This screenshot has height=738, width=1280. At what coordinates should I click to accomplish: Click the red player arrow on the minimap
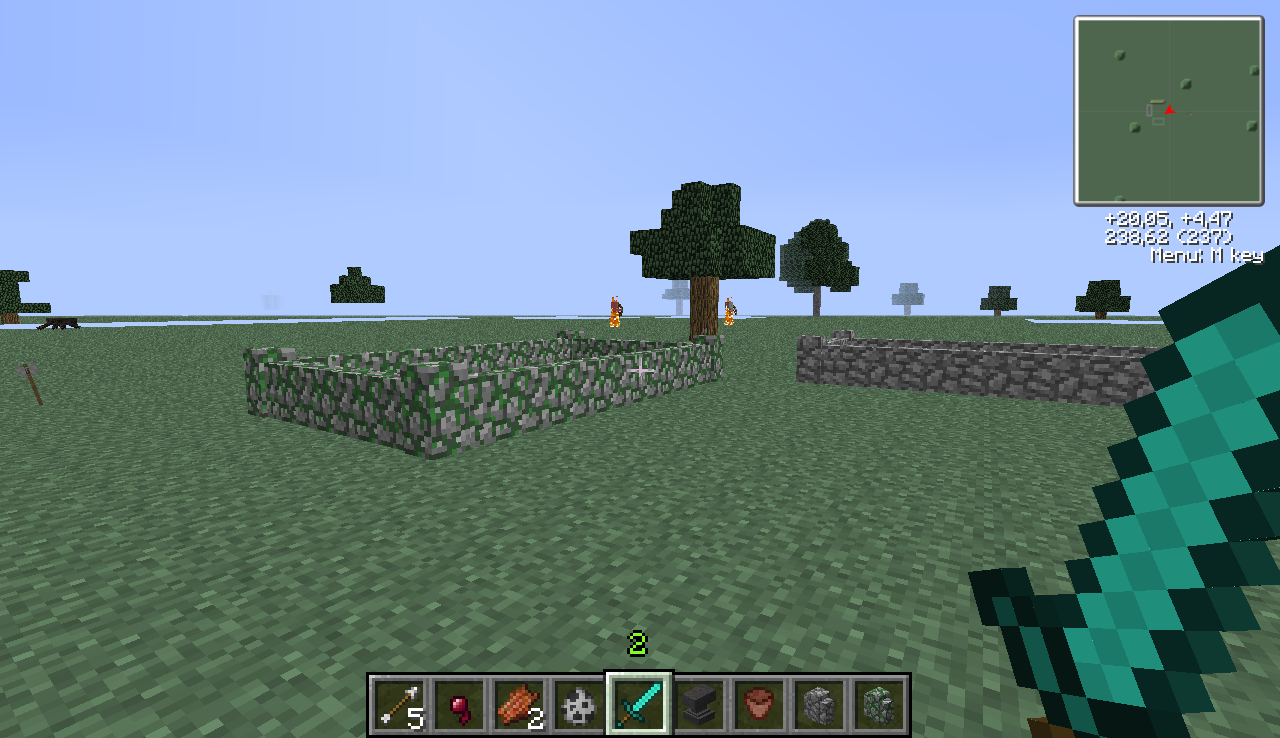click(x=1168, y=110)
